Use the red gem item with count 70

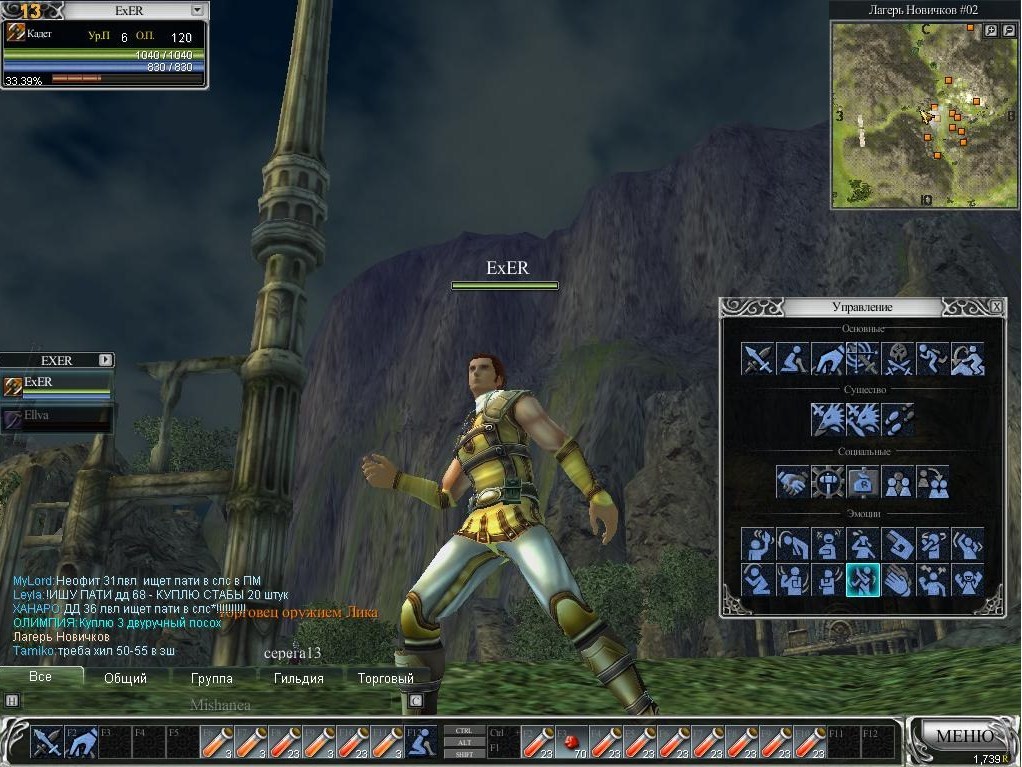[571, 743]
